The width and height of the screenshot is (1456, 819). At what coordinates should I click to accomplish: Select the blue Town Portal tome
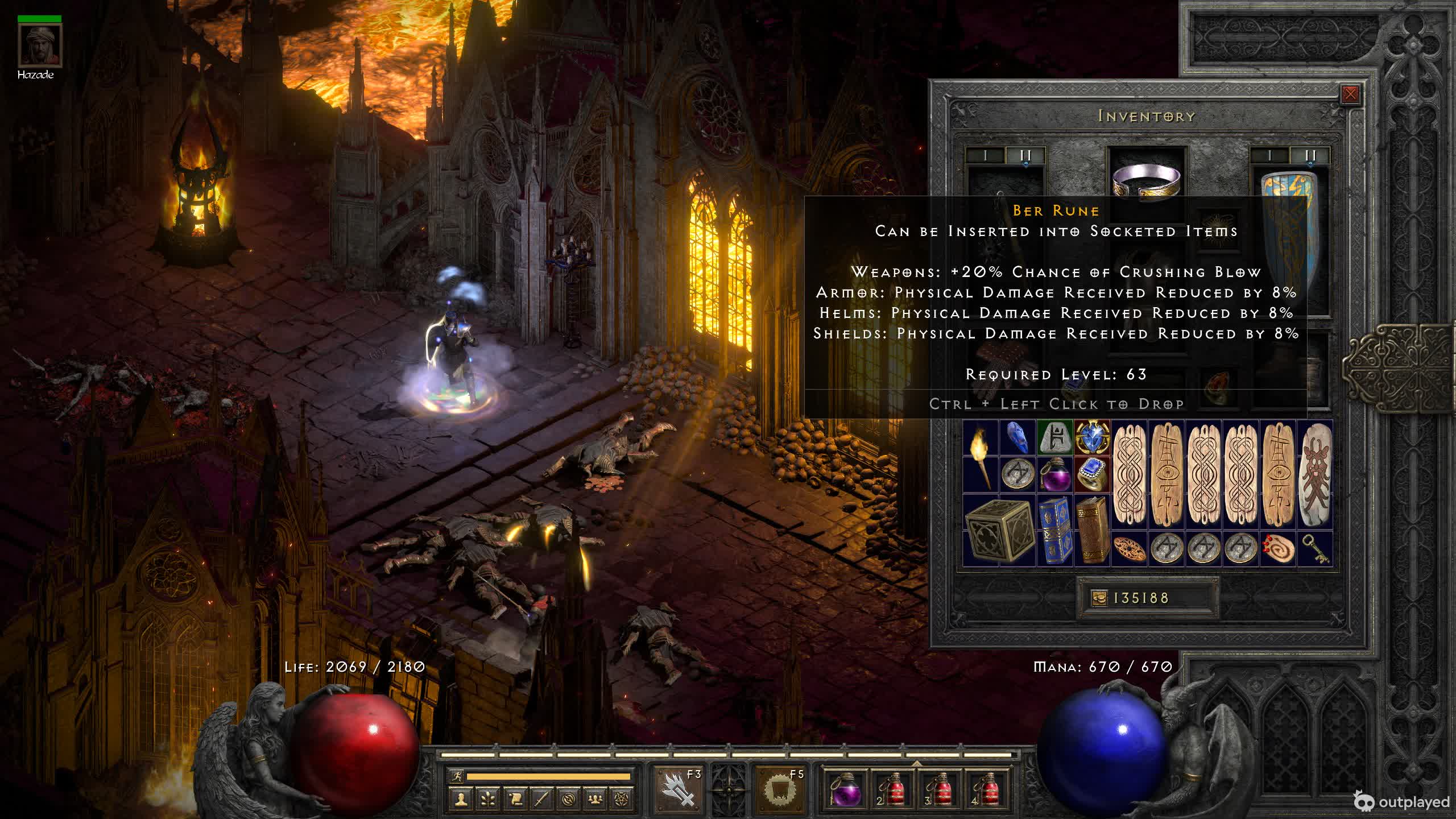click(1054, 530)
